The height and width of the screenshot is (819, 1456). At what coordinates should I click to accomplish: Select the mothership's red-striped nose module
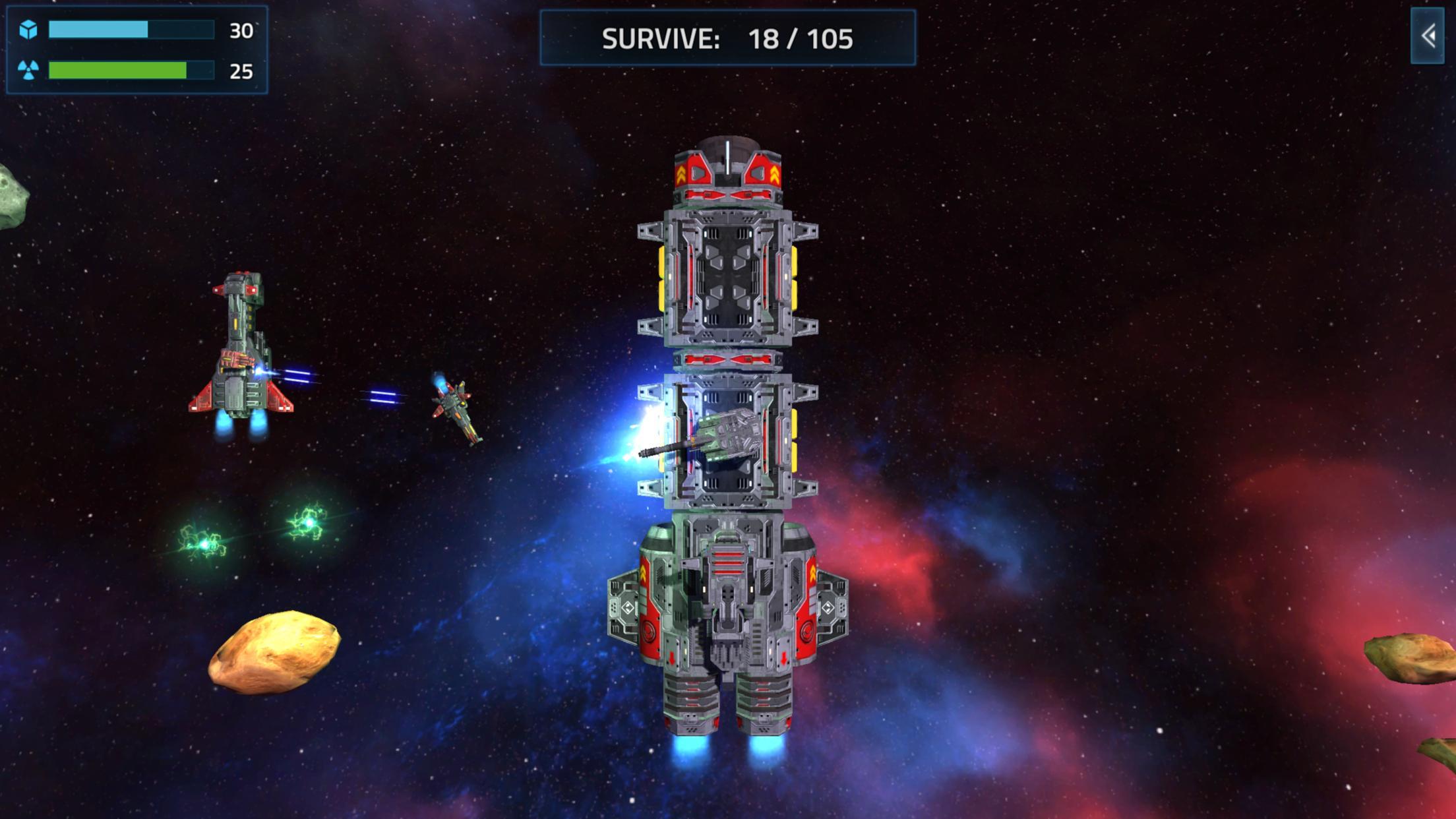[x=729, y=175]
